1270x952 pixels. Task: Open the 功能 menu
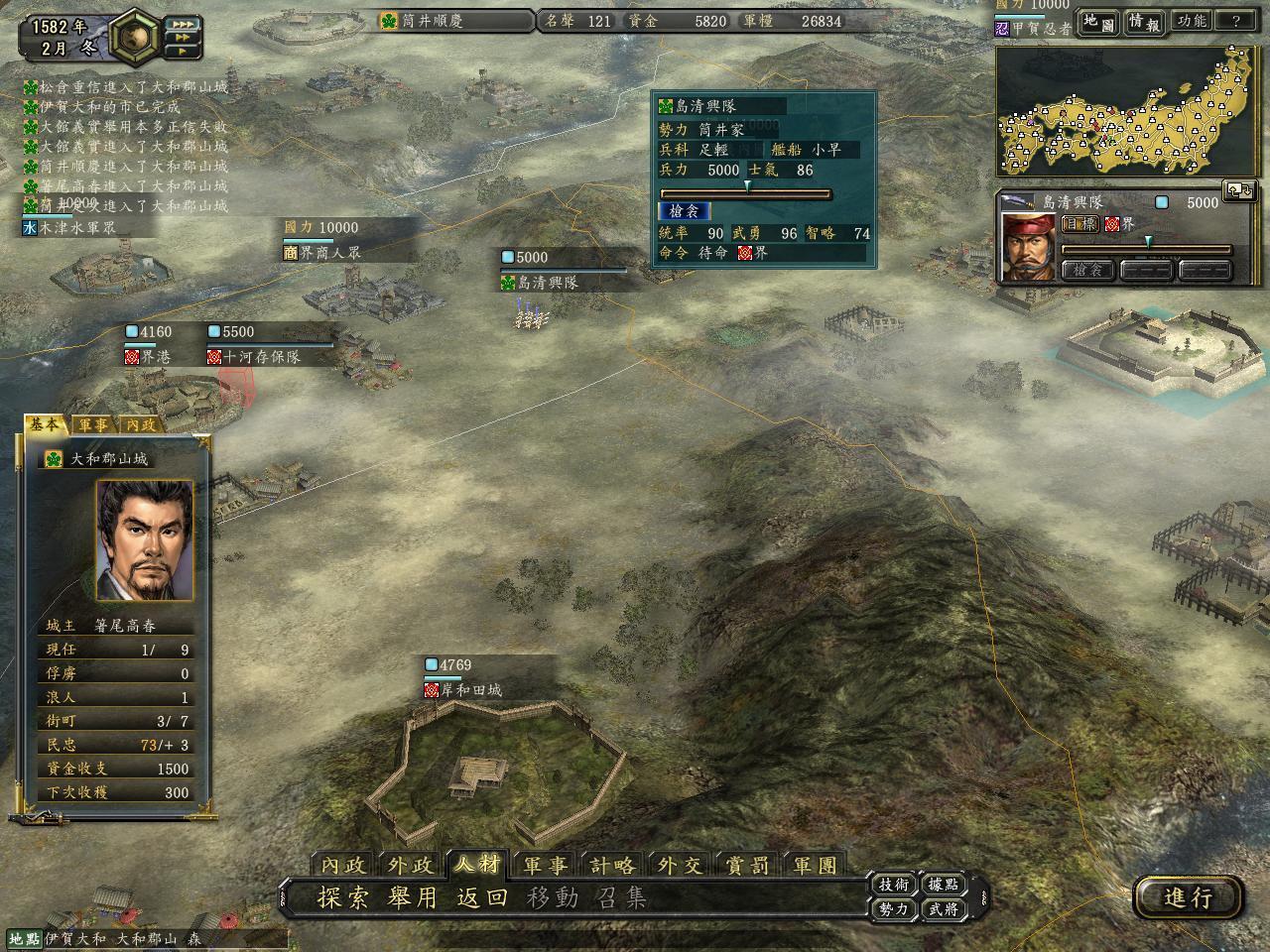click(x=1191, y=22)
